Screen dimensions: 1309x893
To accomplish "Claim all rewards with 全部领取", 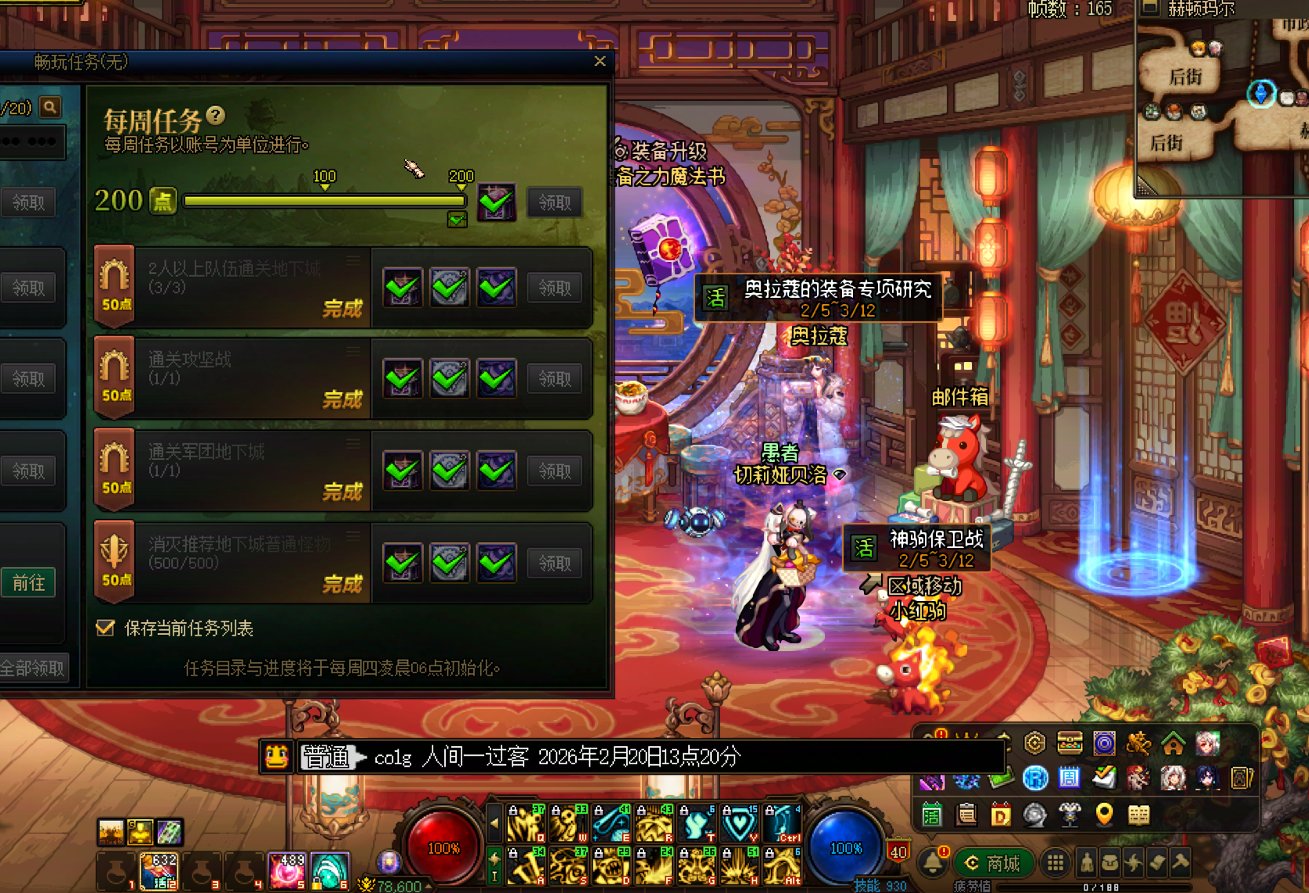I will [x=32, y=668].
